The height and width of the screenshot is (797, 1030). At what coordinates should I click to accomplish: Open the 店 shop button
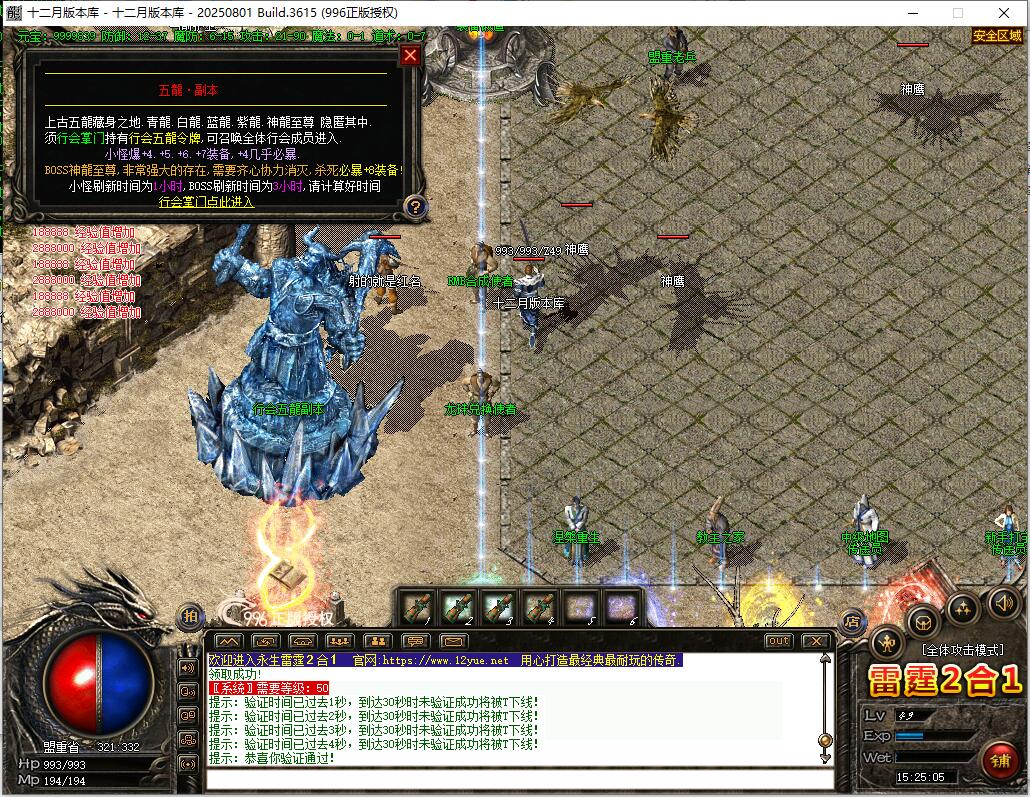click(x=852, y=622)
